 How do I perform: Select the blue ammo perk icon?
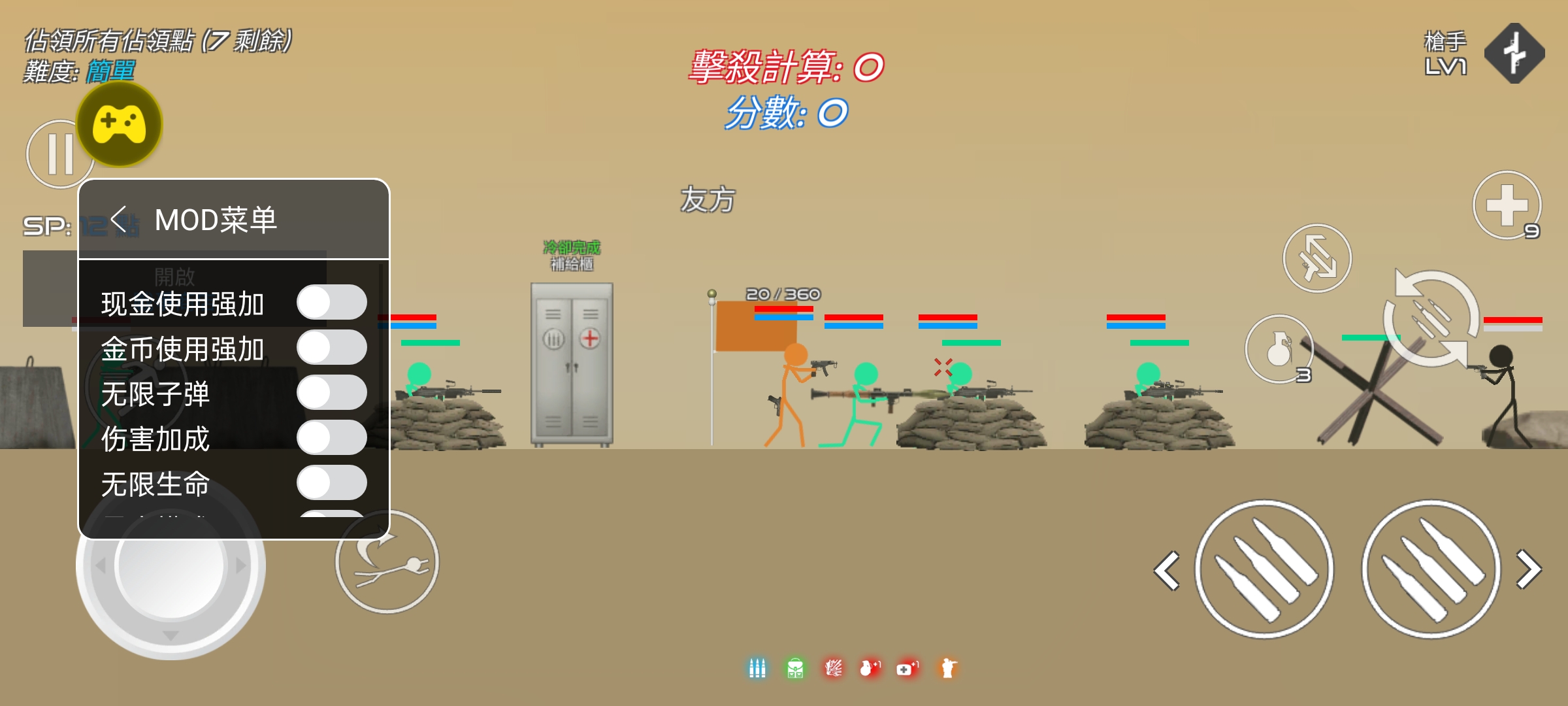[757, 668]
